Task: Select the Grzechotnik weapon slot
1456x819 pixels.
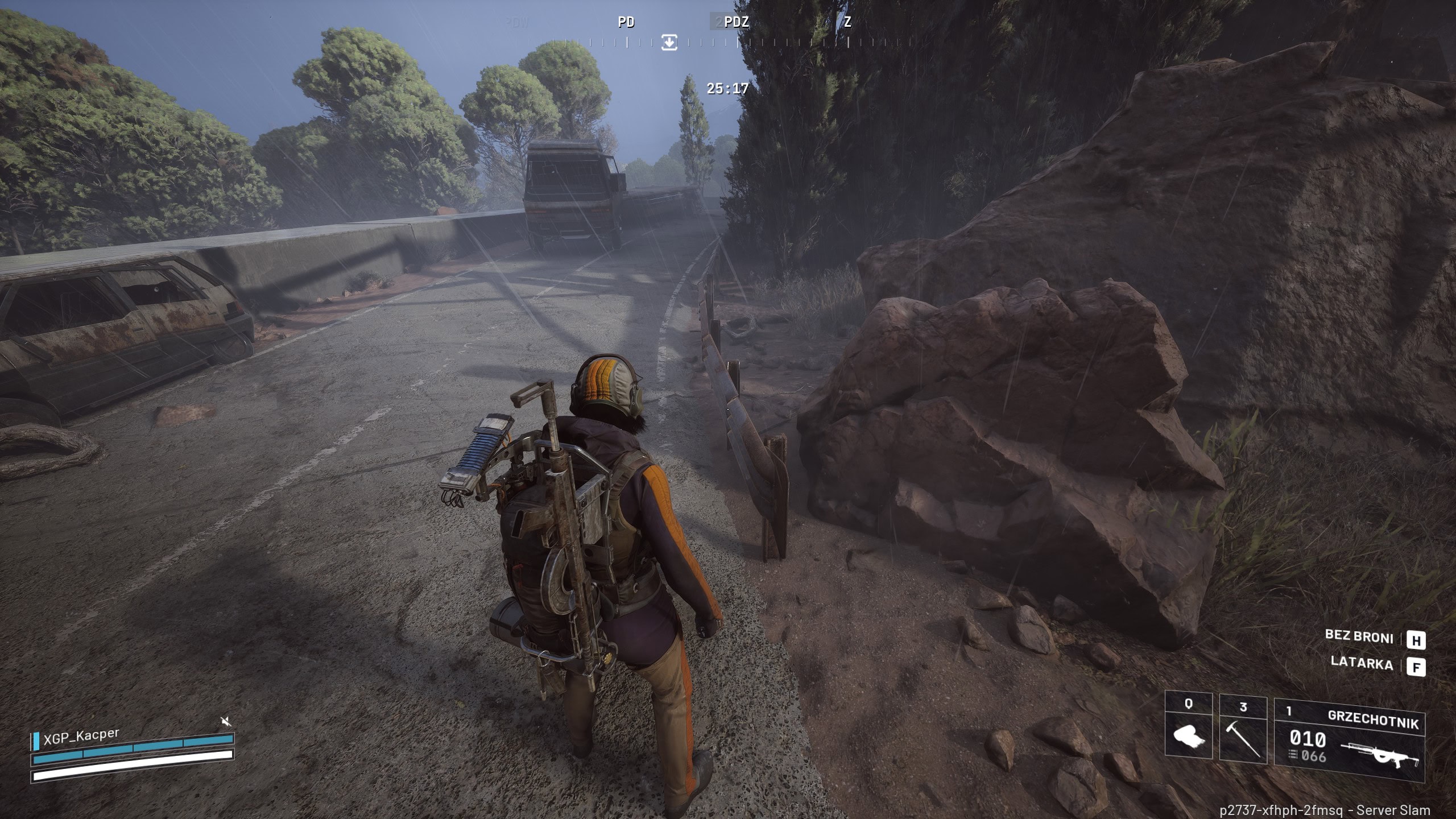Action: point(1350,739)
